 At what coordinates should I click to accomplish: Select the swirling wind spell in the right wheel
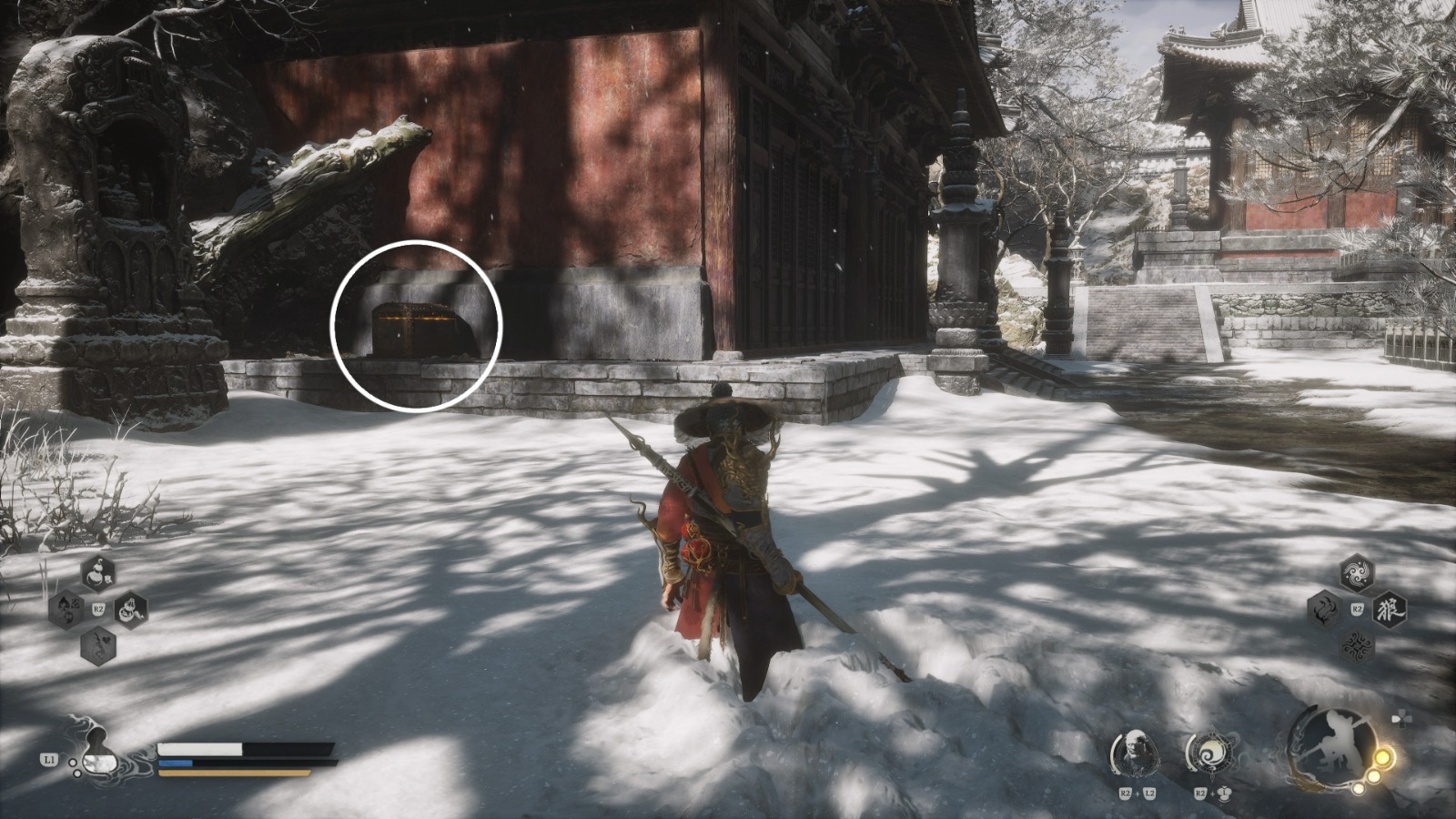pos(1357,571)
